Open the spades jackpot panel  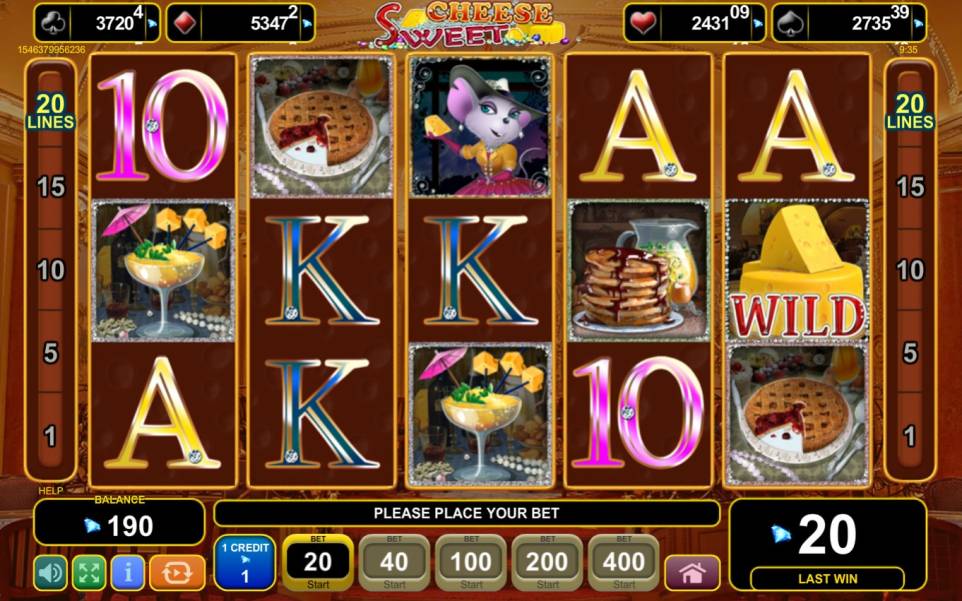pyautogui.click(x=848, y=23)
